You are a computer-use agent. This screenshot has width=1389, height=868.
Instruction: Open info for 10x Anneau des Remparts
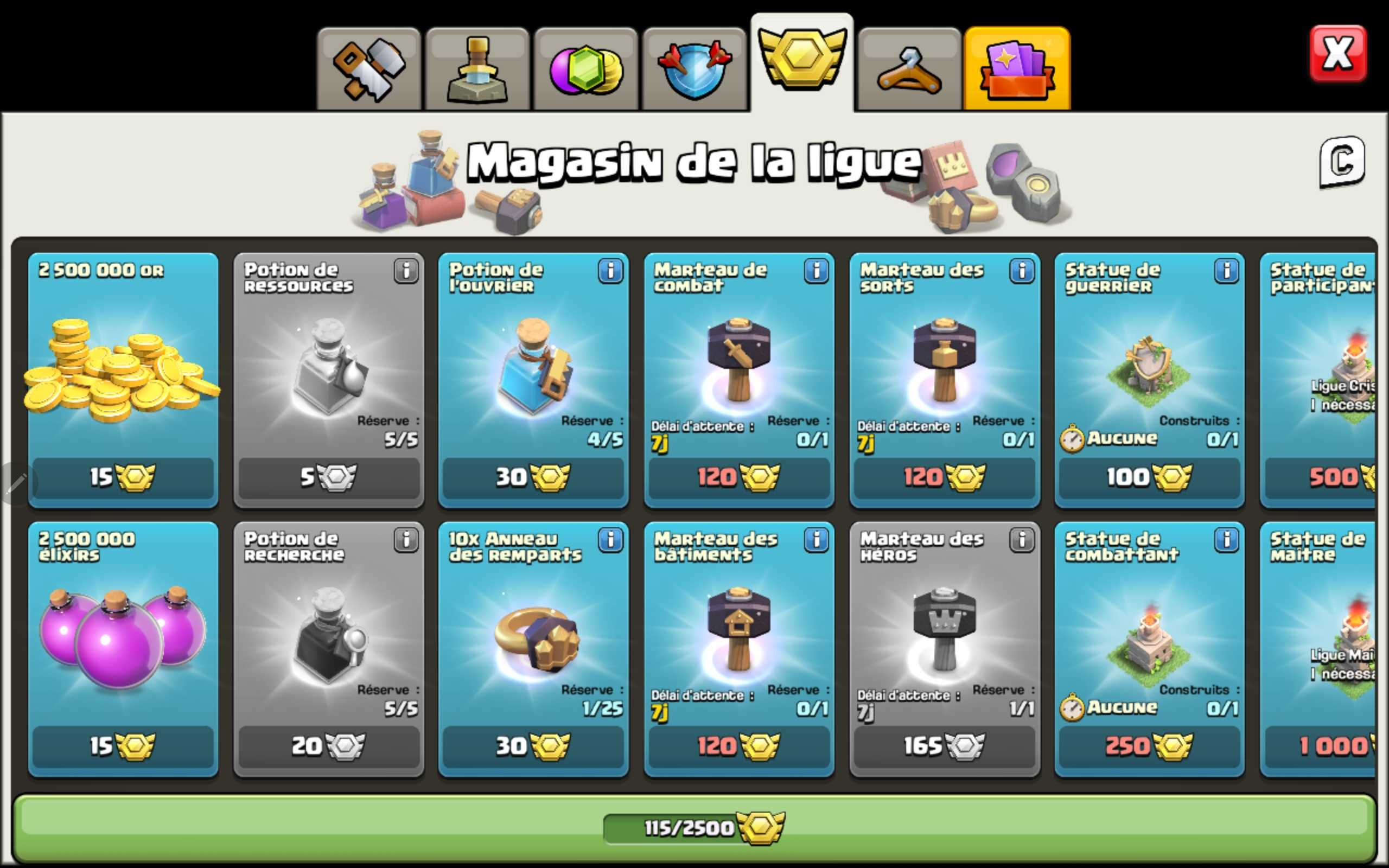(x=611, y=540)
